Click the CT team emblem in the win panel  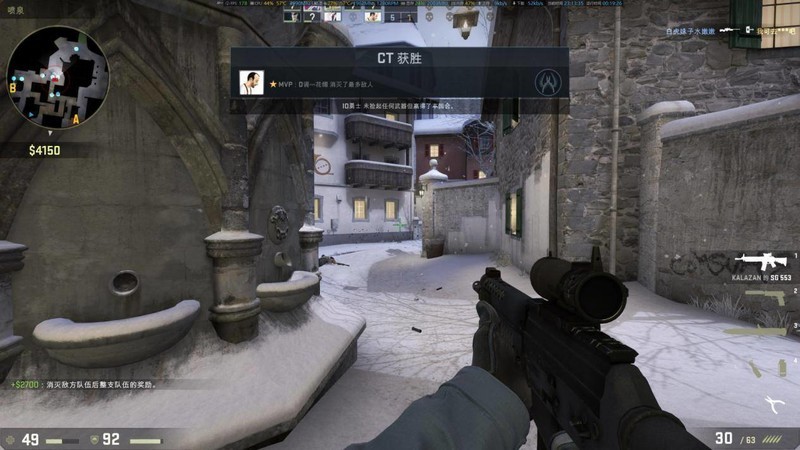pos(546,81)
